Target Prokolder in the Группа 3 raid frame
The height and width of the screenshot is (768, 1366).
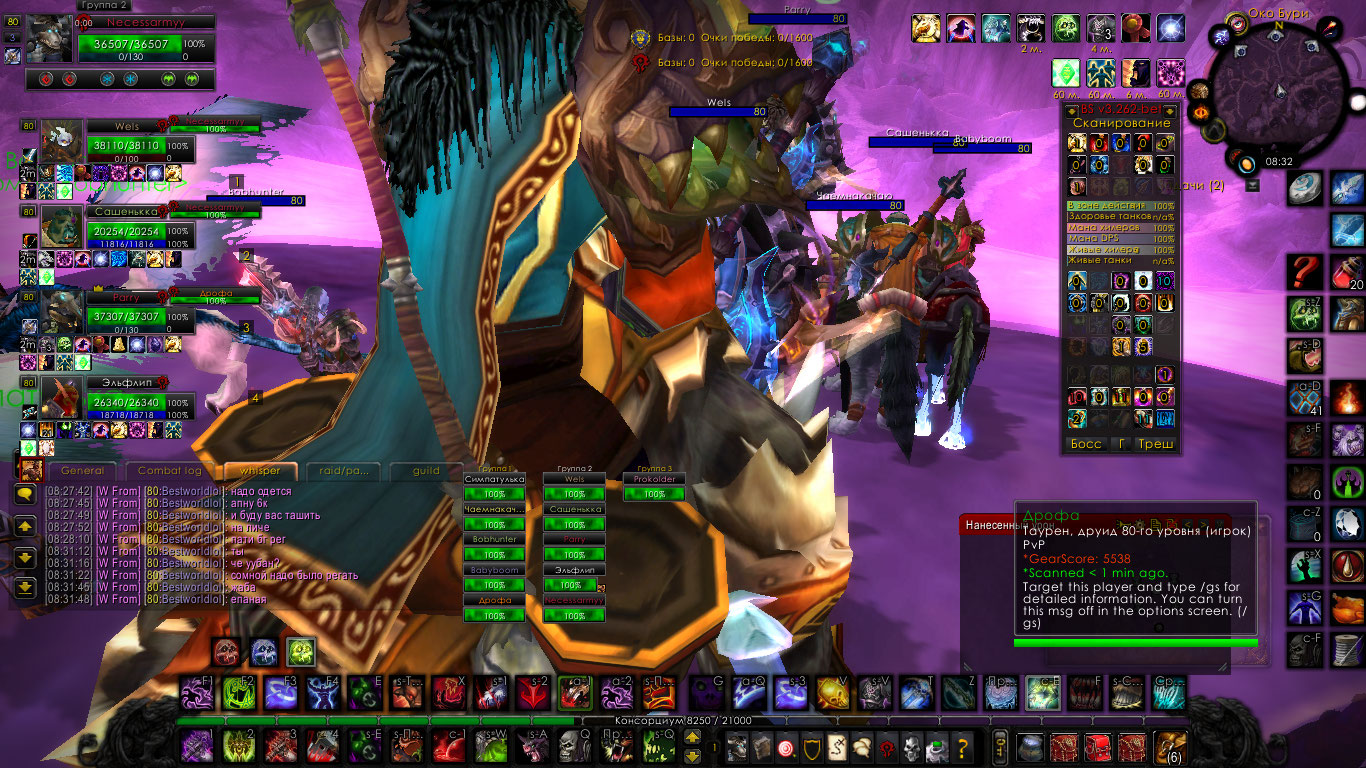[654, 480]
